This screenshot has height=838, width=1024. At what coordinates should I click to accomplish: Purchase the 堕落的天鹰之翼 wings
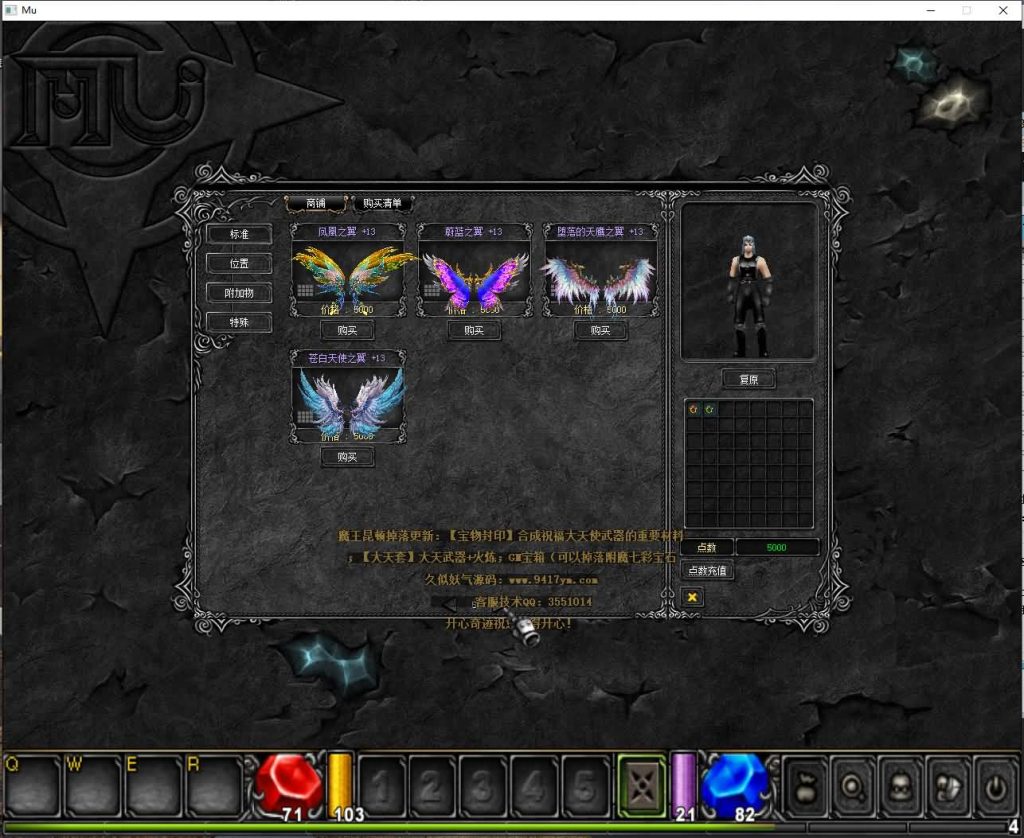pos(600,330)
